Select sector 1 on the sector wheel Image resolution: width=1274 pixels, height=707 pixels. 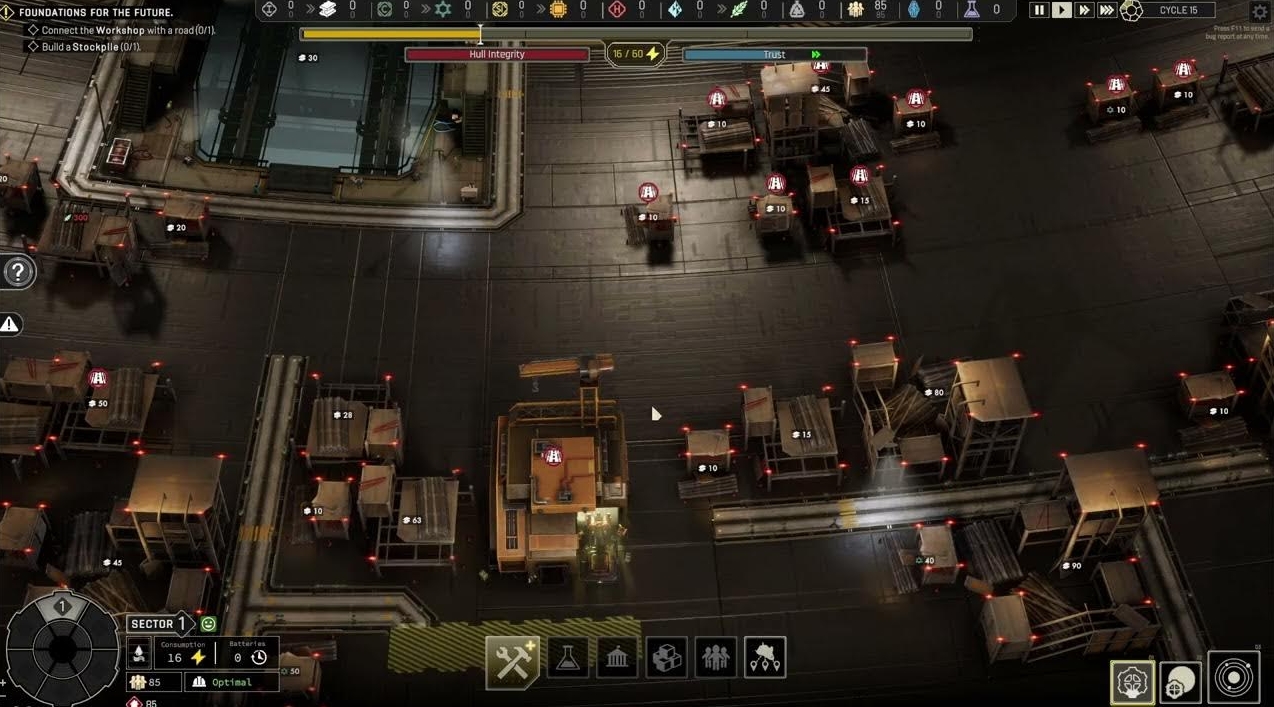point(62,607)
